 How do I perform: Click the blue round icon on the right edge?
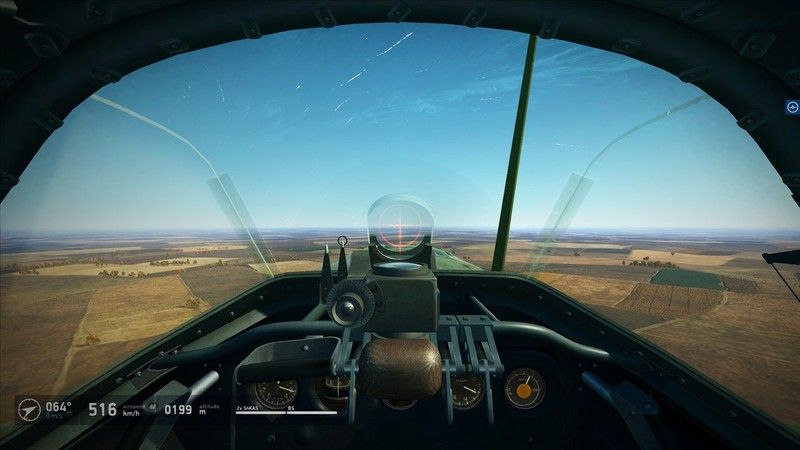792,107
